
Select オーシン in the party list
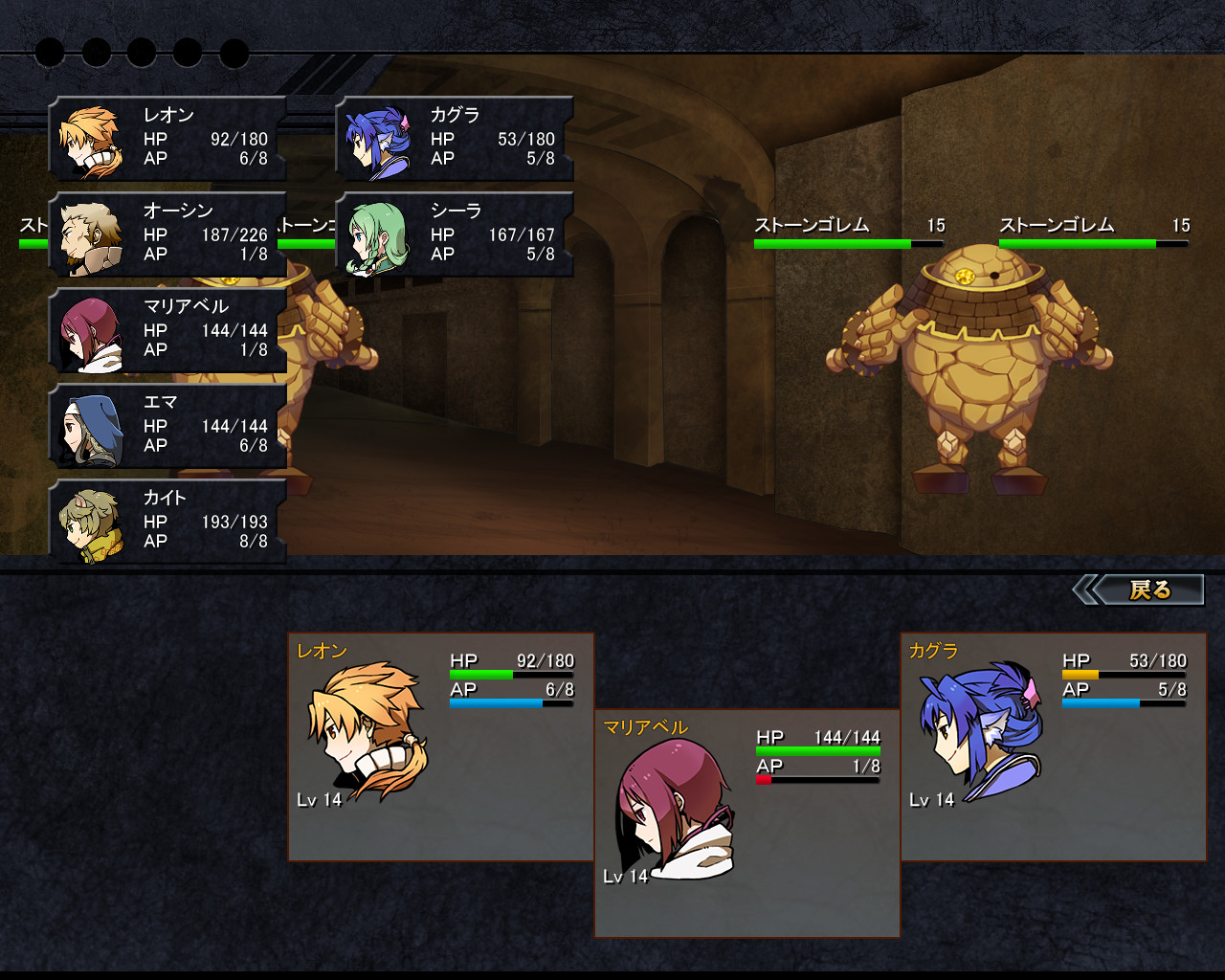pyautogui.click(x=168, y=234)
